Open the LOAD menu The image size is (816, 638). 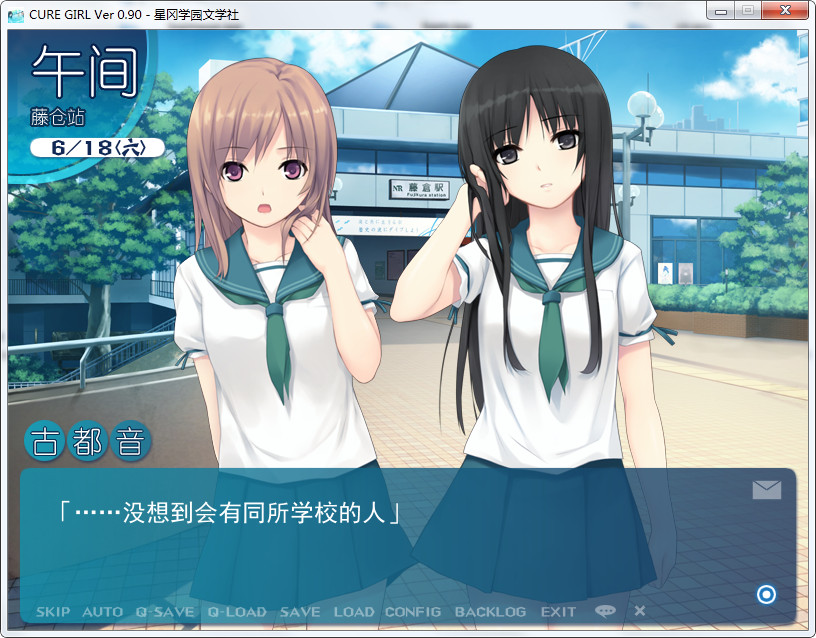pos(353,611)
